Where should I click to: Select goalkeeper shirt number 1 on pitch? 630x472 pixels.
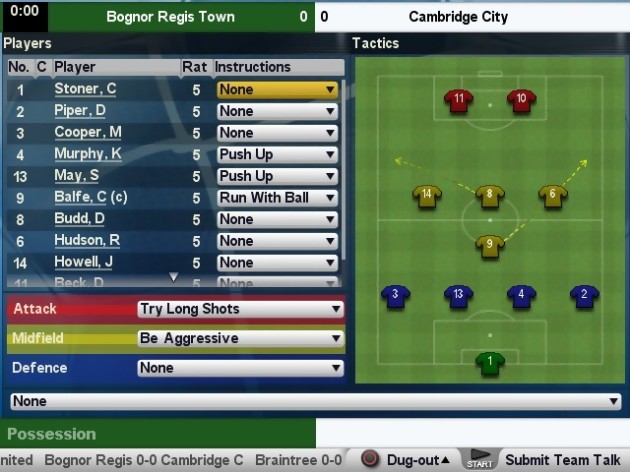(x=490, y=362)
